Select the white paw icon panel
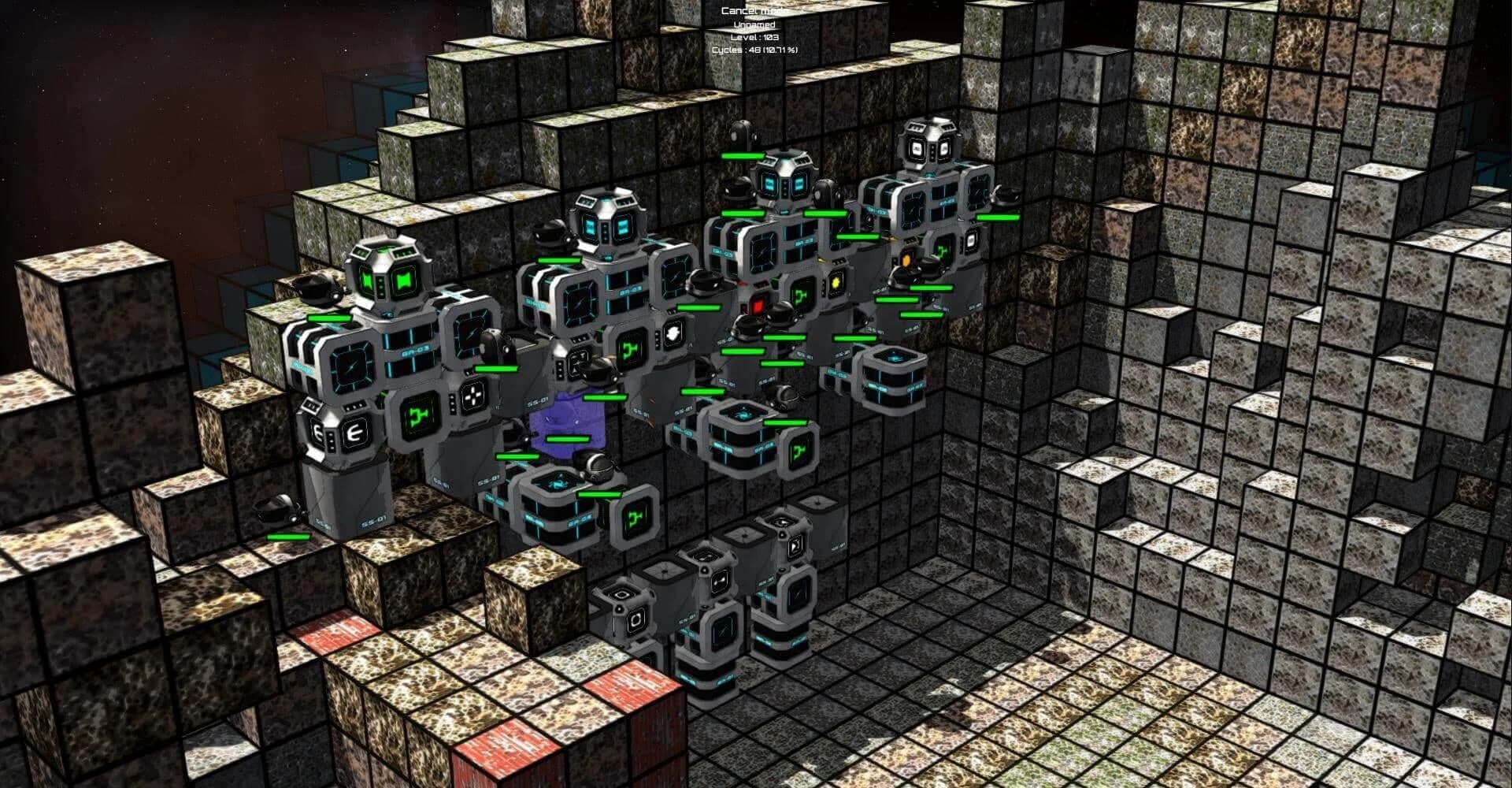The height and width of the screenshot is (788, 1512). (673, 333)
